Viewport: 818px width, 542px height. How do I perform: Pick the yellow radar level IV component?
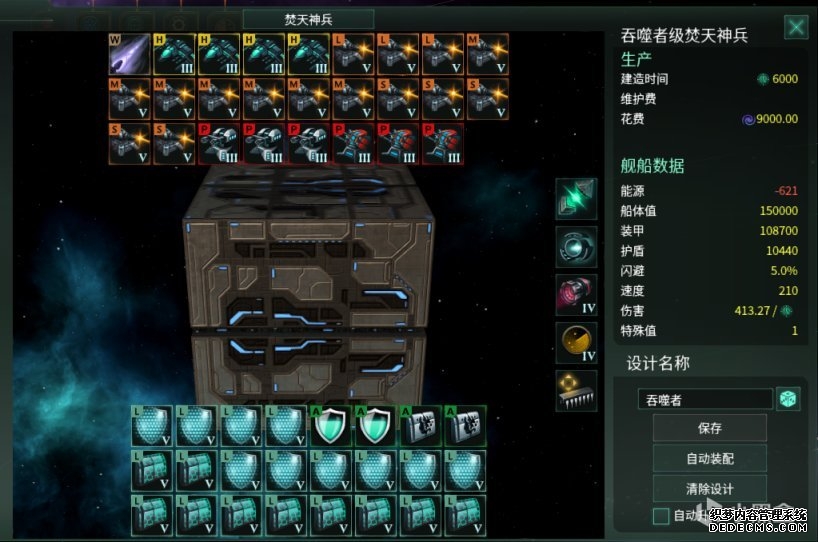coord(577,343)
